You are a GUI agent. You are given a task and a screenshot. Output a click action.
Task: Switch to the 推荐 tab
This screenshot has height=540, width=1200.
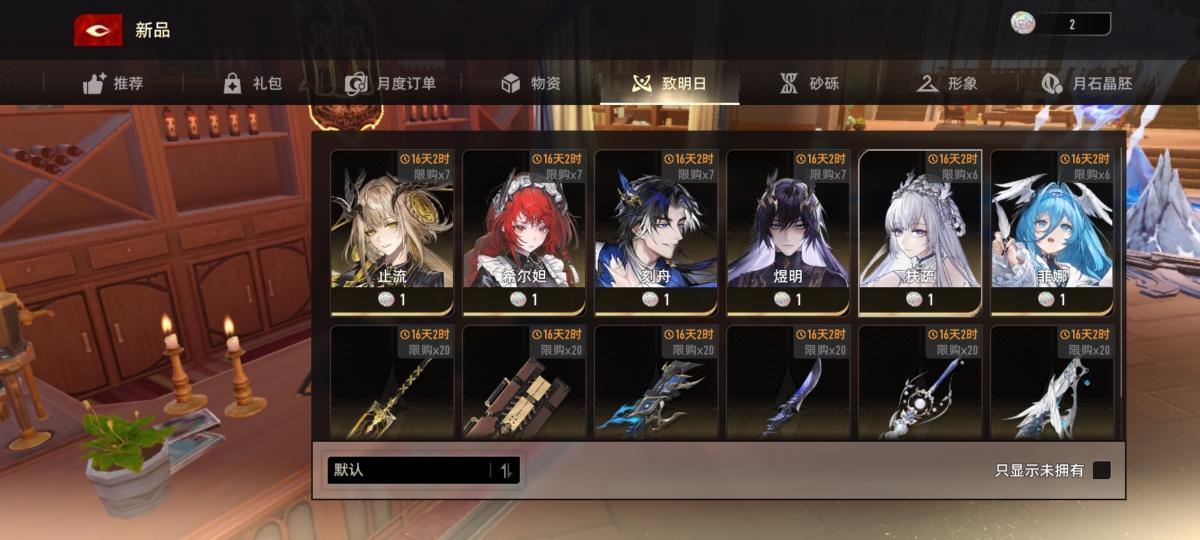coord(113,84)
